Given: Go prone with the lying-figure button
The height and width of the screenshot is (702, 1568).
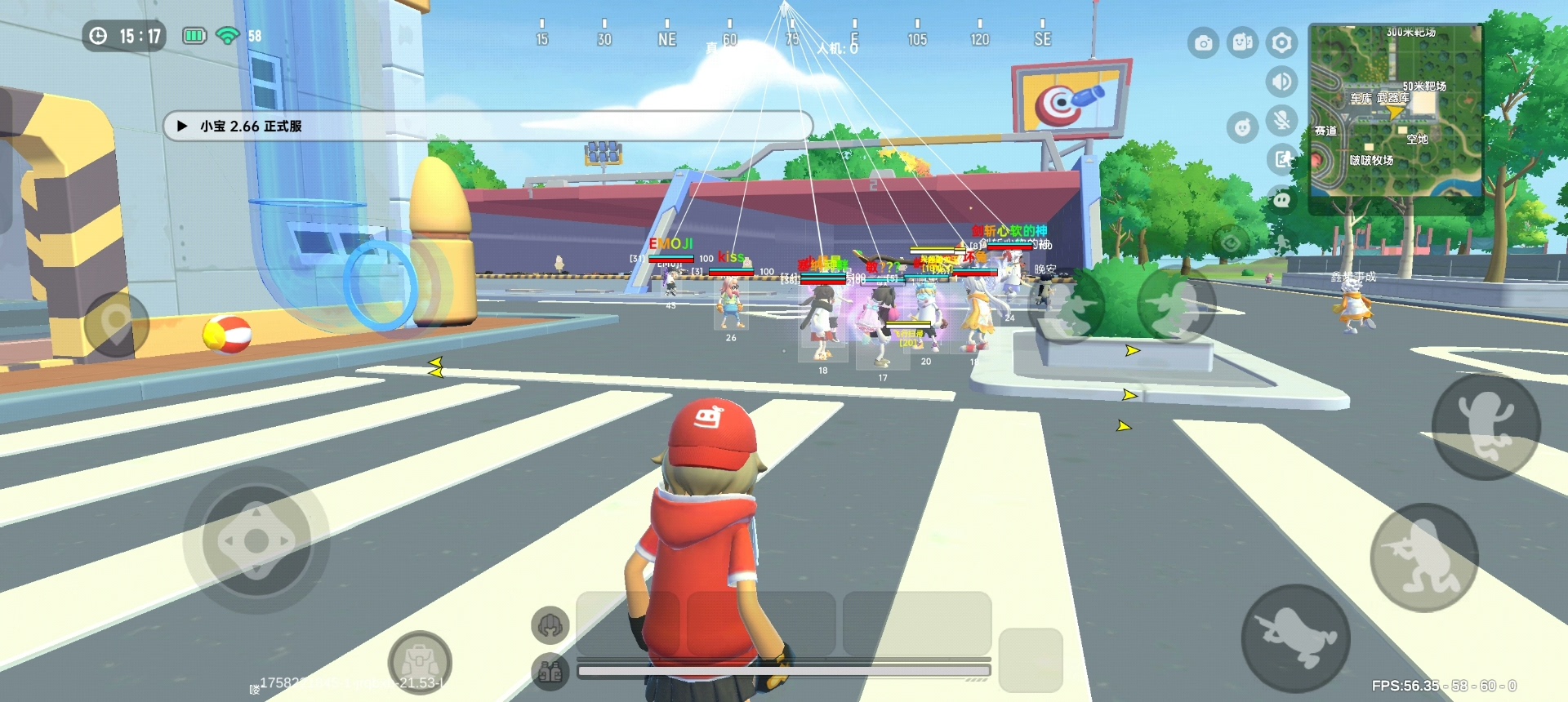Looking at the screenshot, I should tap(1295, 638).
